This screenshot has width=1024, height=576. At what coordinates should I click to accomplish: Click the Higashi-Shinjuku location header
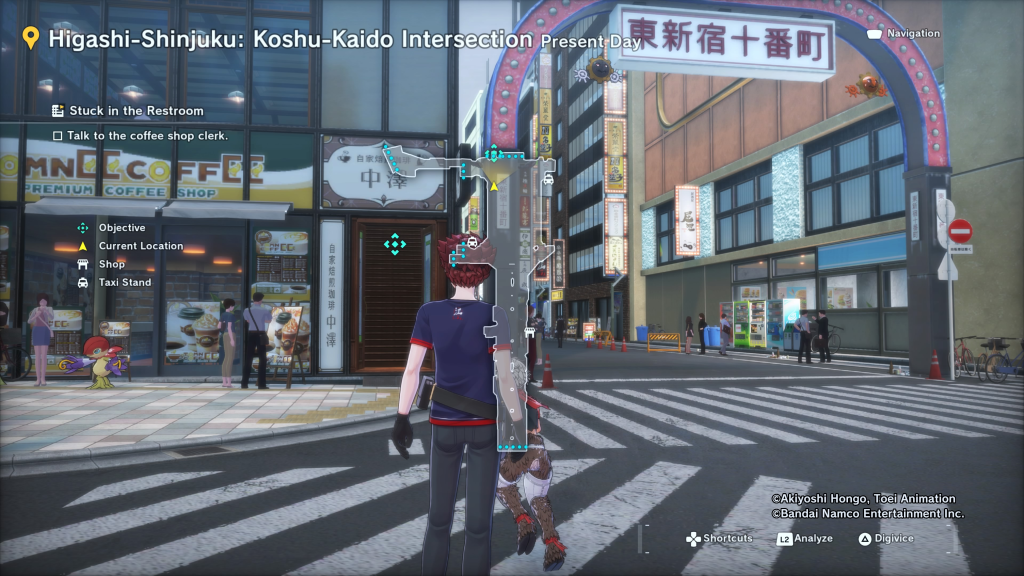click(x=290, y=40)
